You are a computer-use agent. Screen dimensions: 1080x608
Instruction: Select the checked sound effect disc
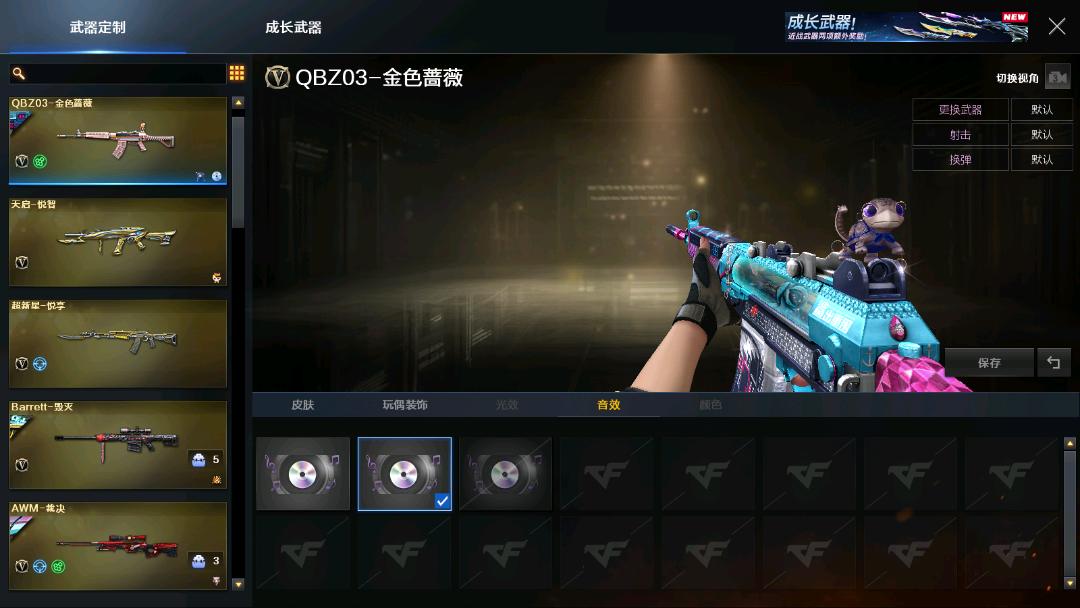click(x=404, y=473)
